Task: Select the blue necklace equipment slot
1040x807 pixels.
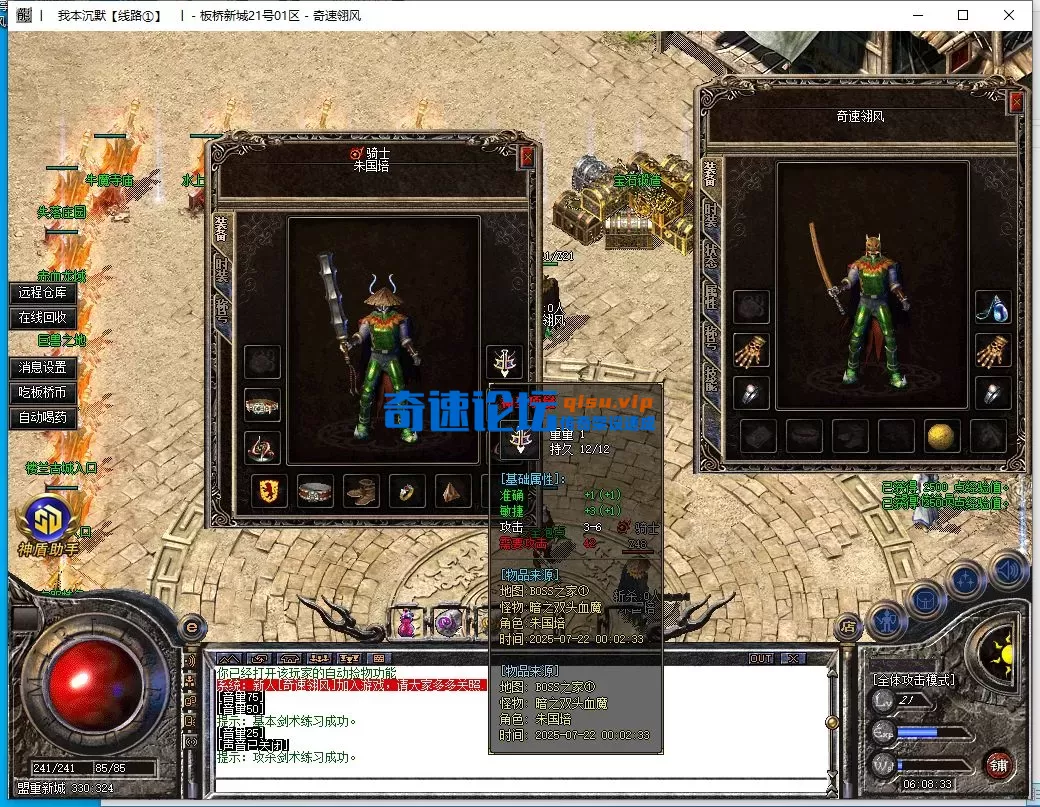Action: (x=992, y=307)
